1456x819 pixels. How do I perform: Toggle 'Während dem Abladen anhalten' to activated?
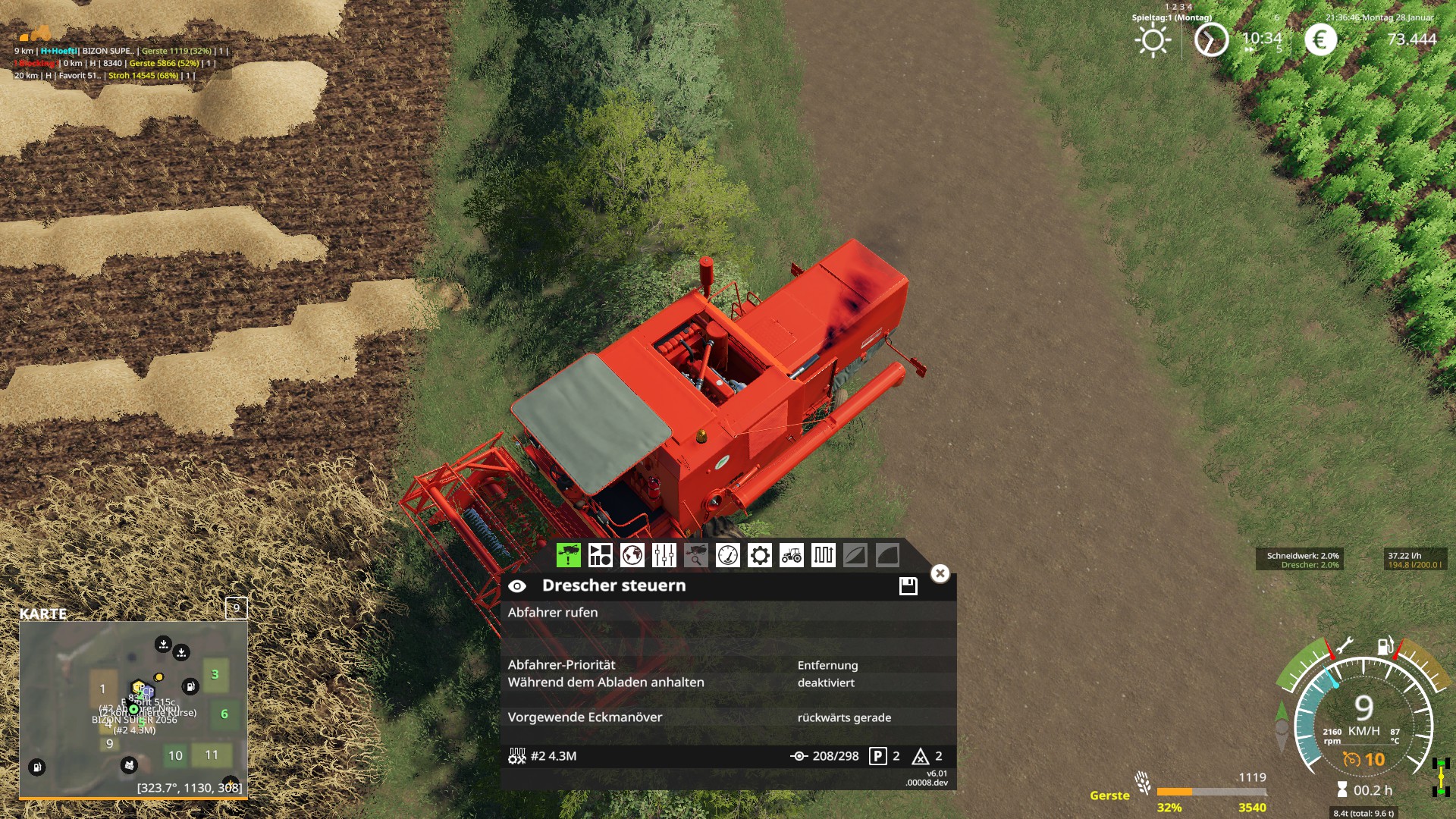coord(605,682)
